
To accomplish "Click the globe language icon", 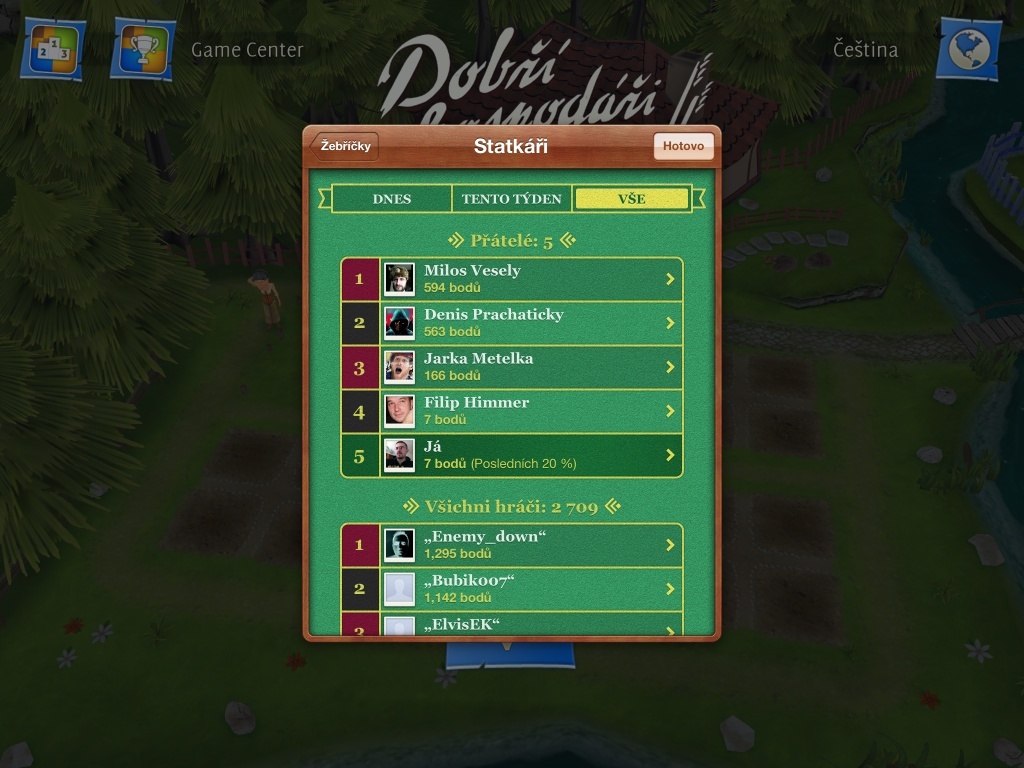I will point(968,49).
